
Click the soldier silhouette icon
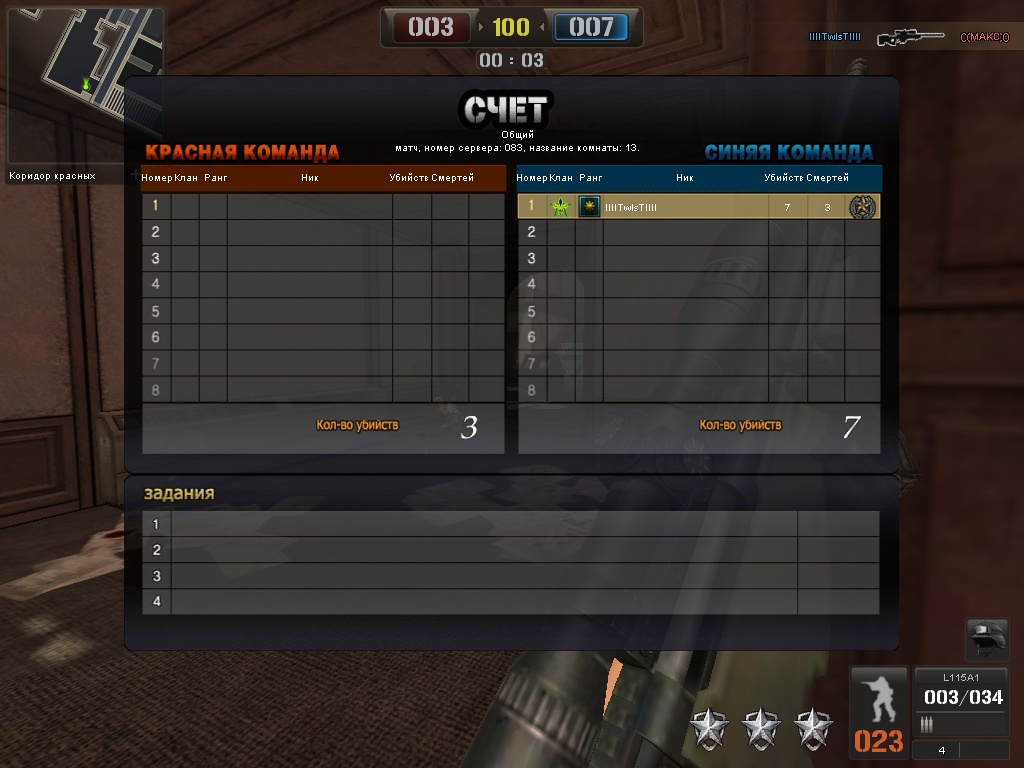pyautogui.click(x=879, y=699)
